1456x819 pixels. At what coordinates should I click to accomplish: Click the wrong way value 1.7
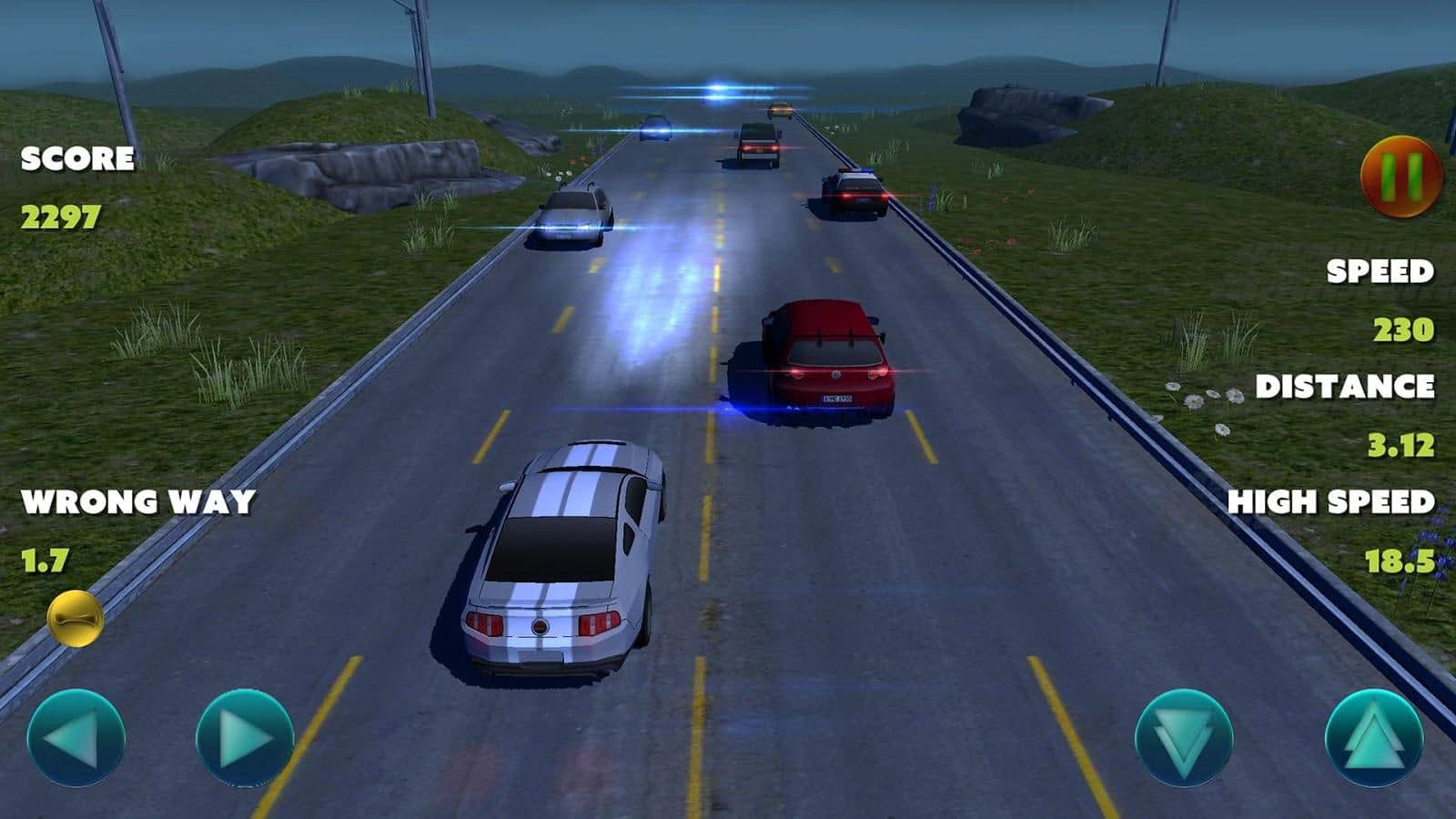click(x=44, y=559)
